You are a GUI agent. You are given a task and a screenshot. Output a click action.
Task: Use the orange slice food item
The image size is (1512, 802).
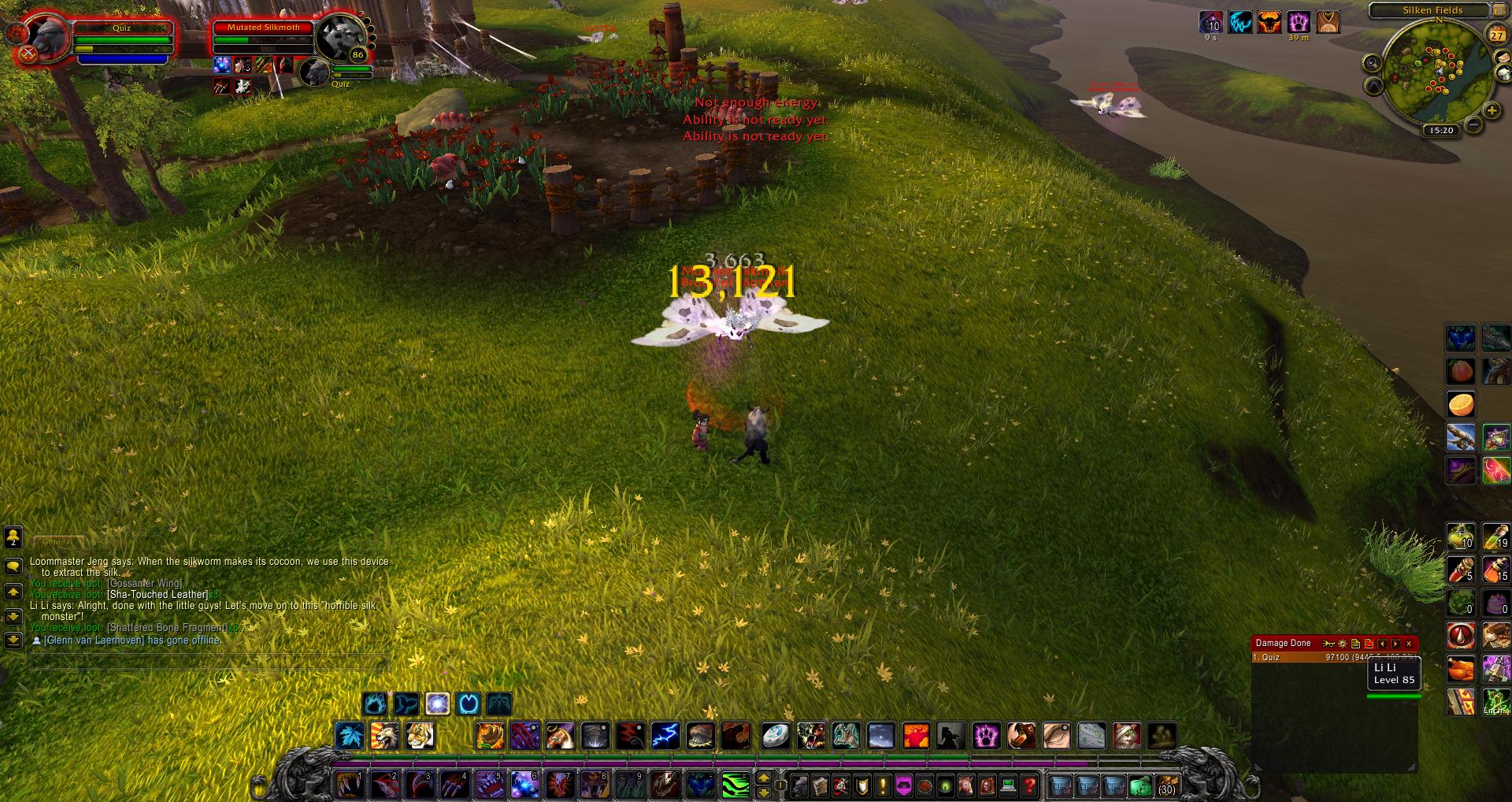tap(1461, 404)
